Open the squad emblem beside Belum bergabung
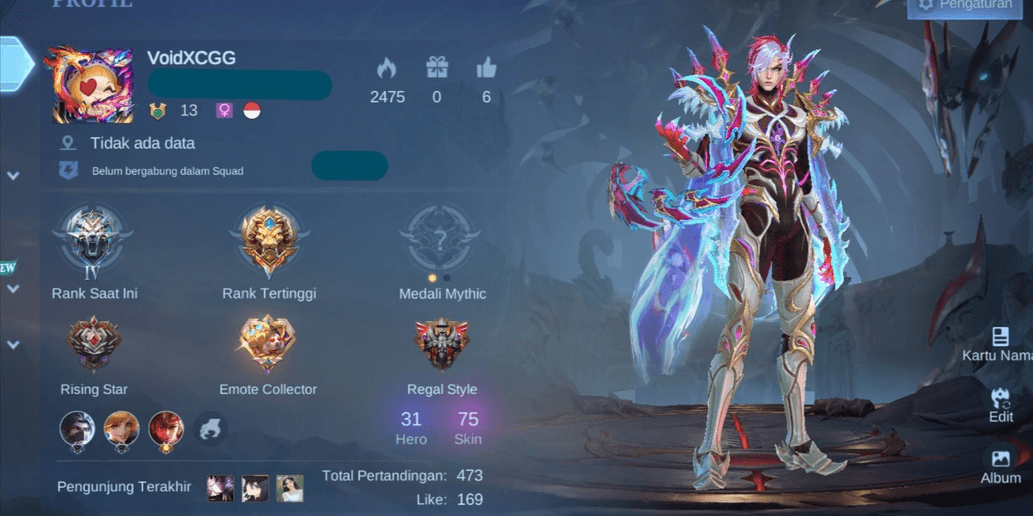The width and height of the screenshot is (1033, 516). click(x=68, y=170)
